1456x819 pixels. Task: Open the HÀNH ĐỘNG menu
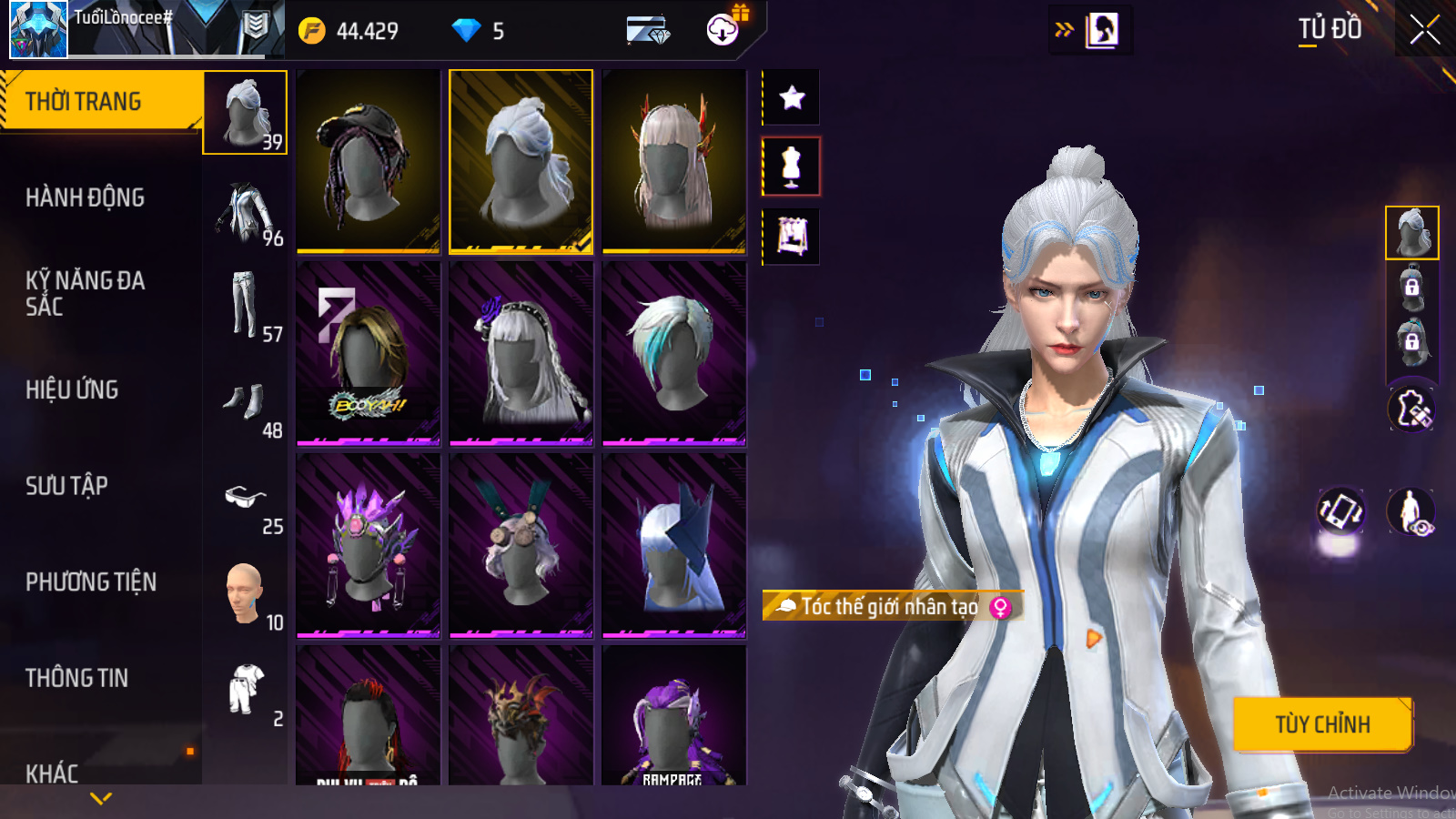(86, 197)
